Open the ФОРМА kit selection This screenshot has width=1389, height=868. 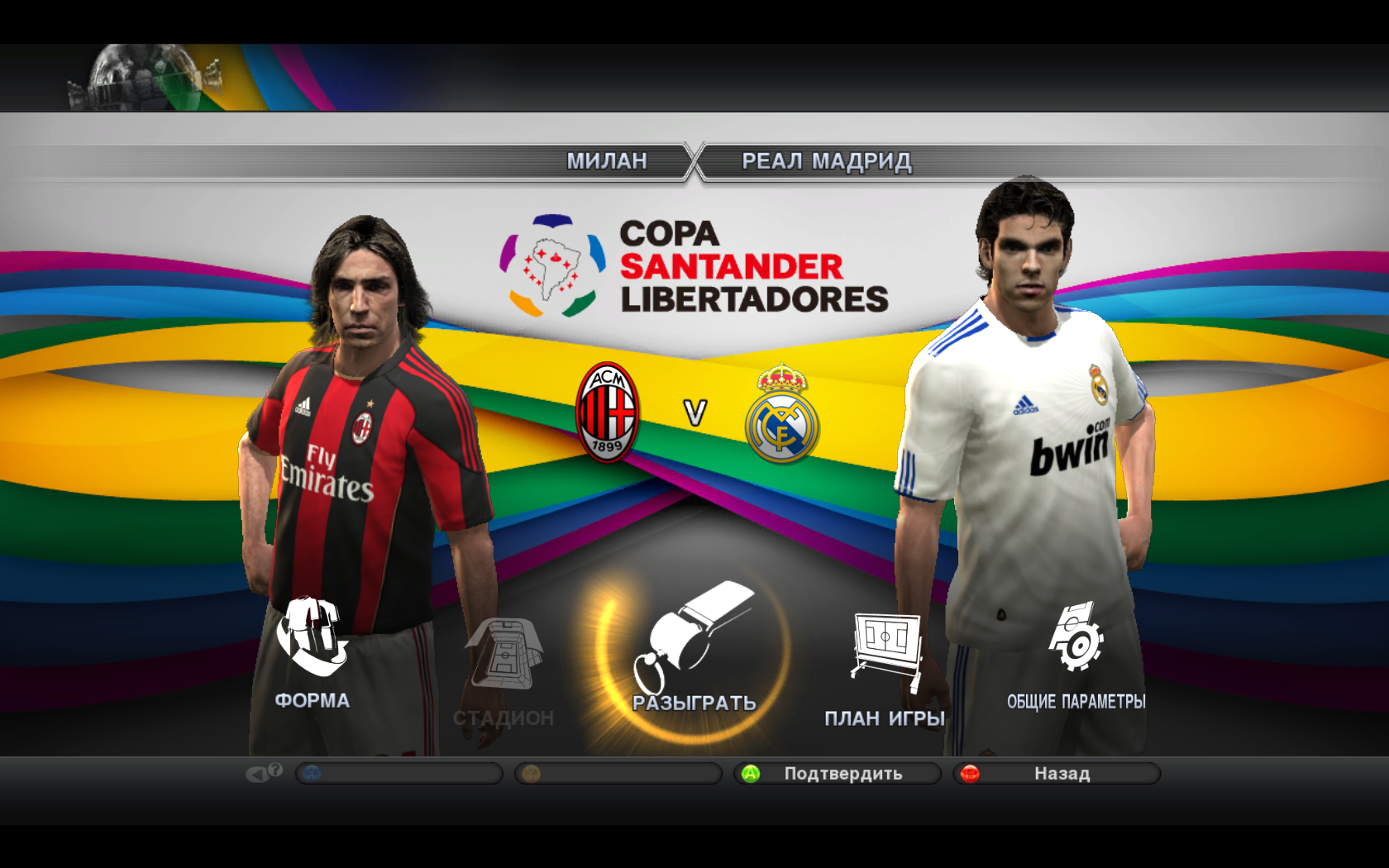[312, 653]
